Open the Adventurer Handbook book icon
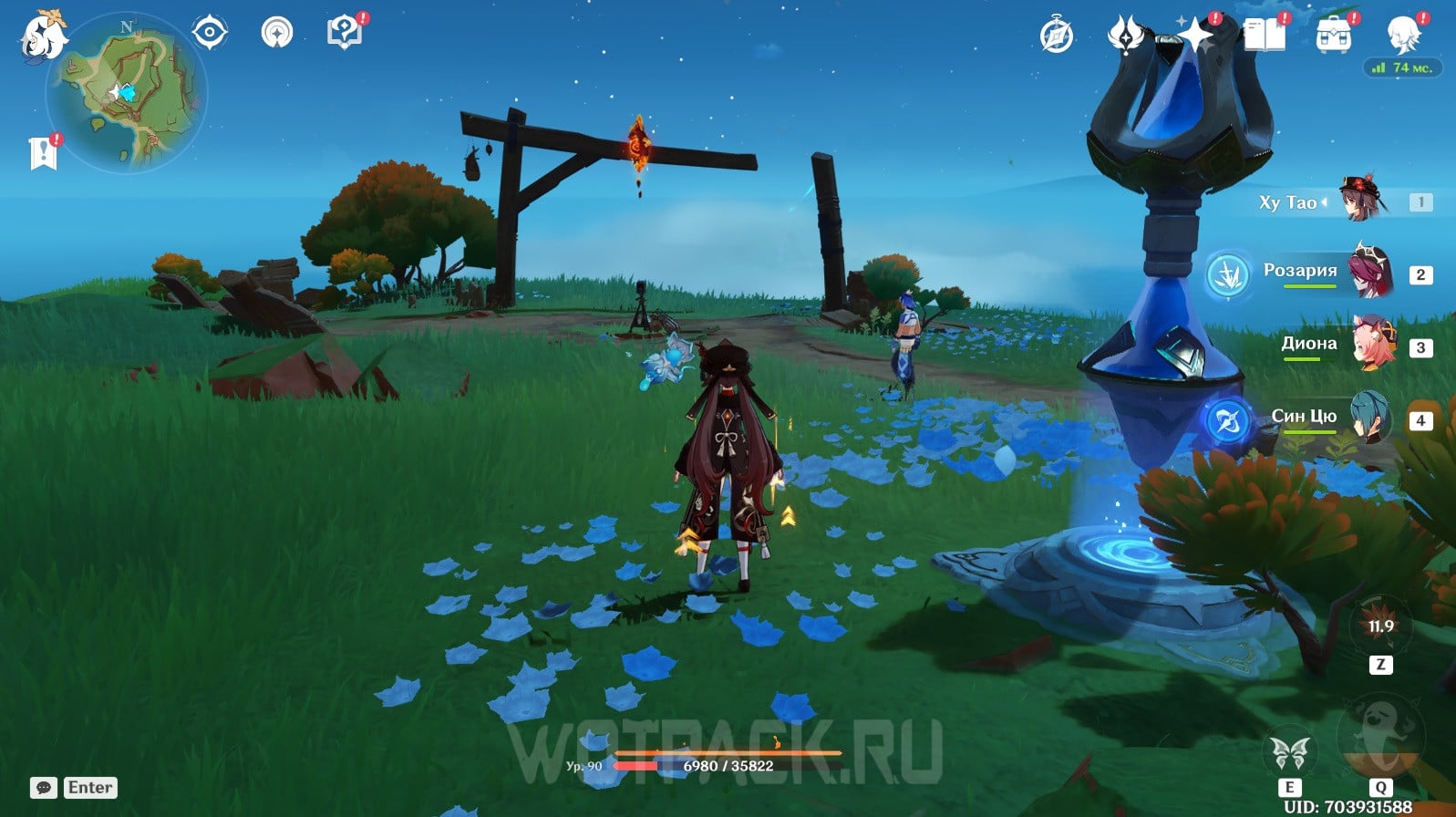Screen dimensions: 1456x817 point(1264,36)
